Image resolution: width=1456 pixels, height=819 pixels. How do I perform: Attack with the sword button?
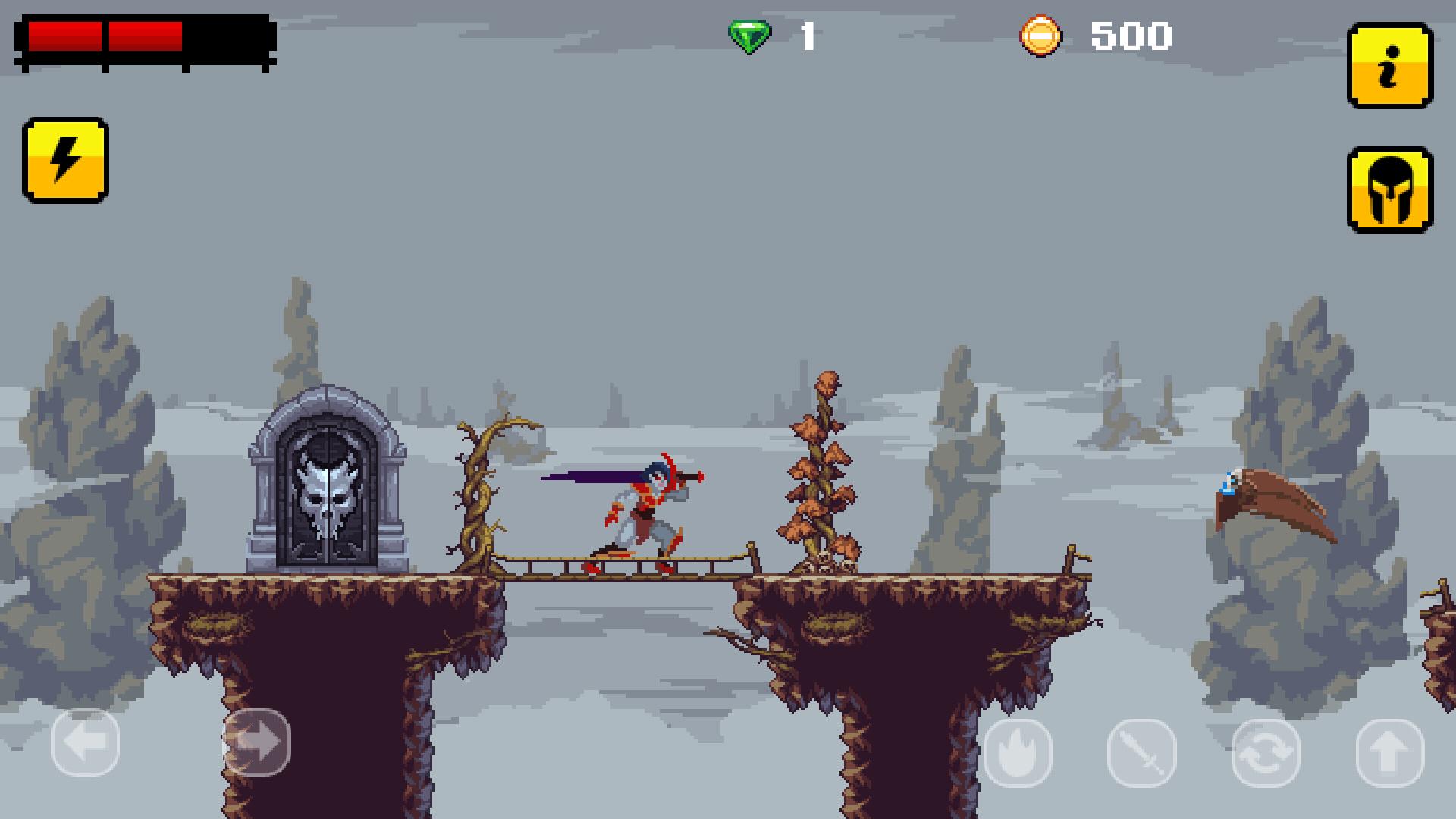[x=1141, y=753]
